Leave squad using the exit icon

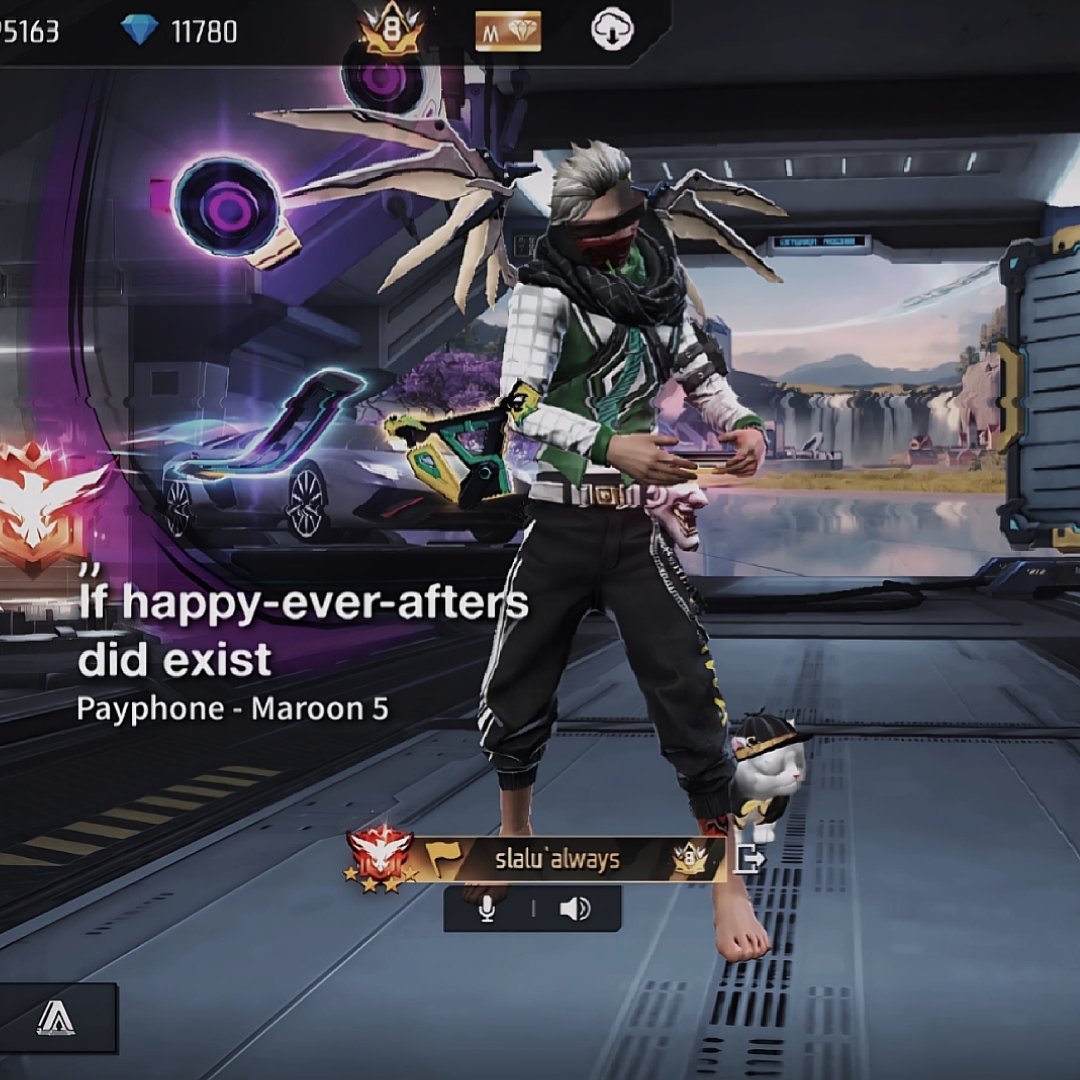[749, 858]
